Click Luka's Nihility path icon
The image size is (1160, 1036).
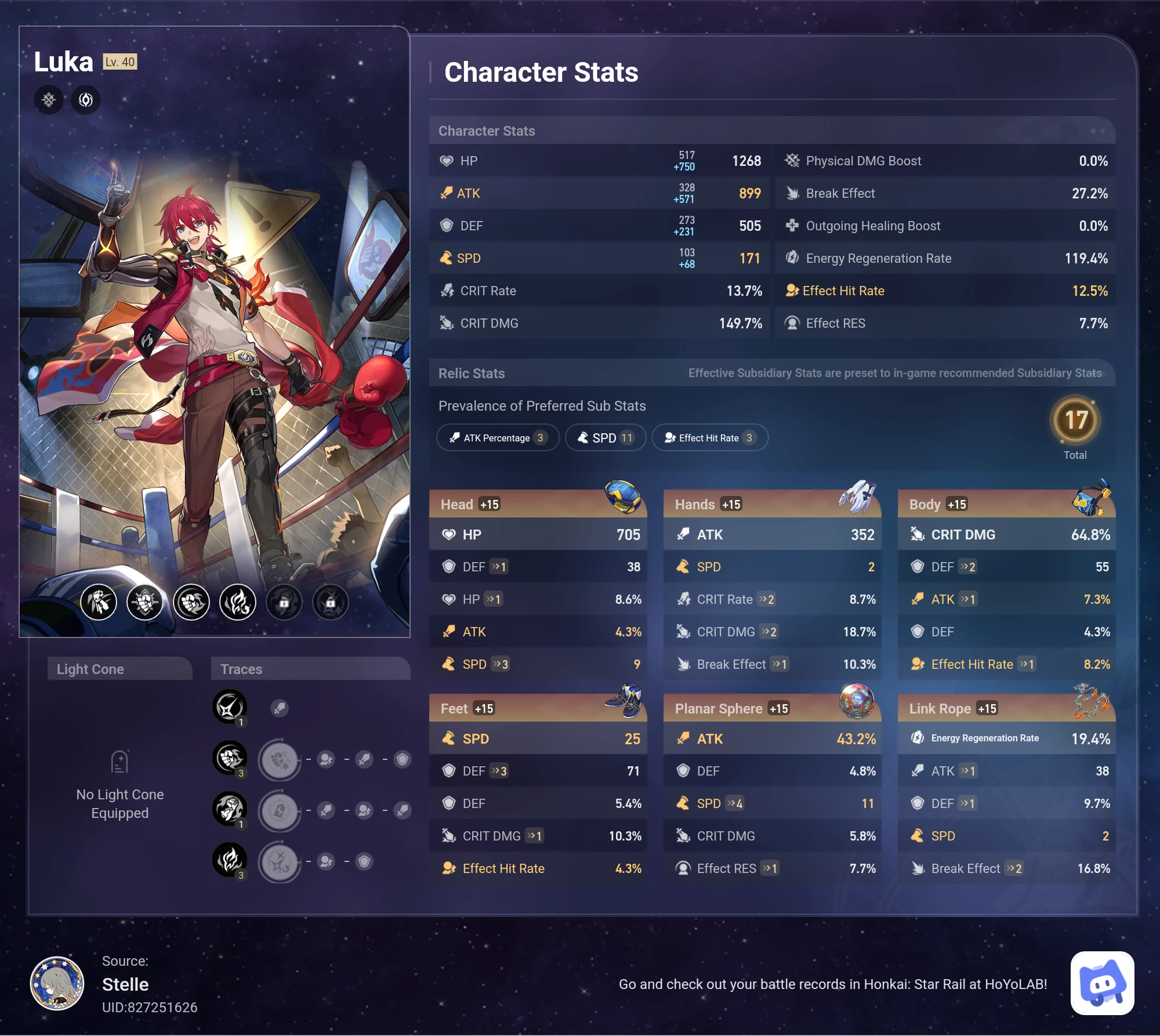pyautogui.click(x=86, y=100)
